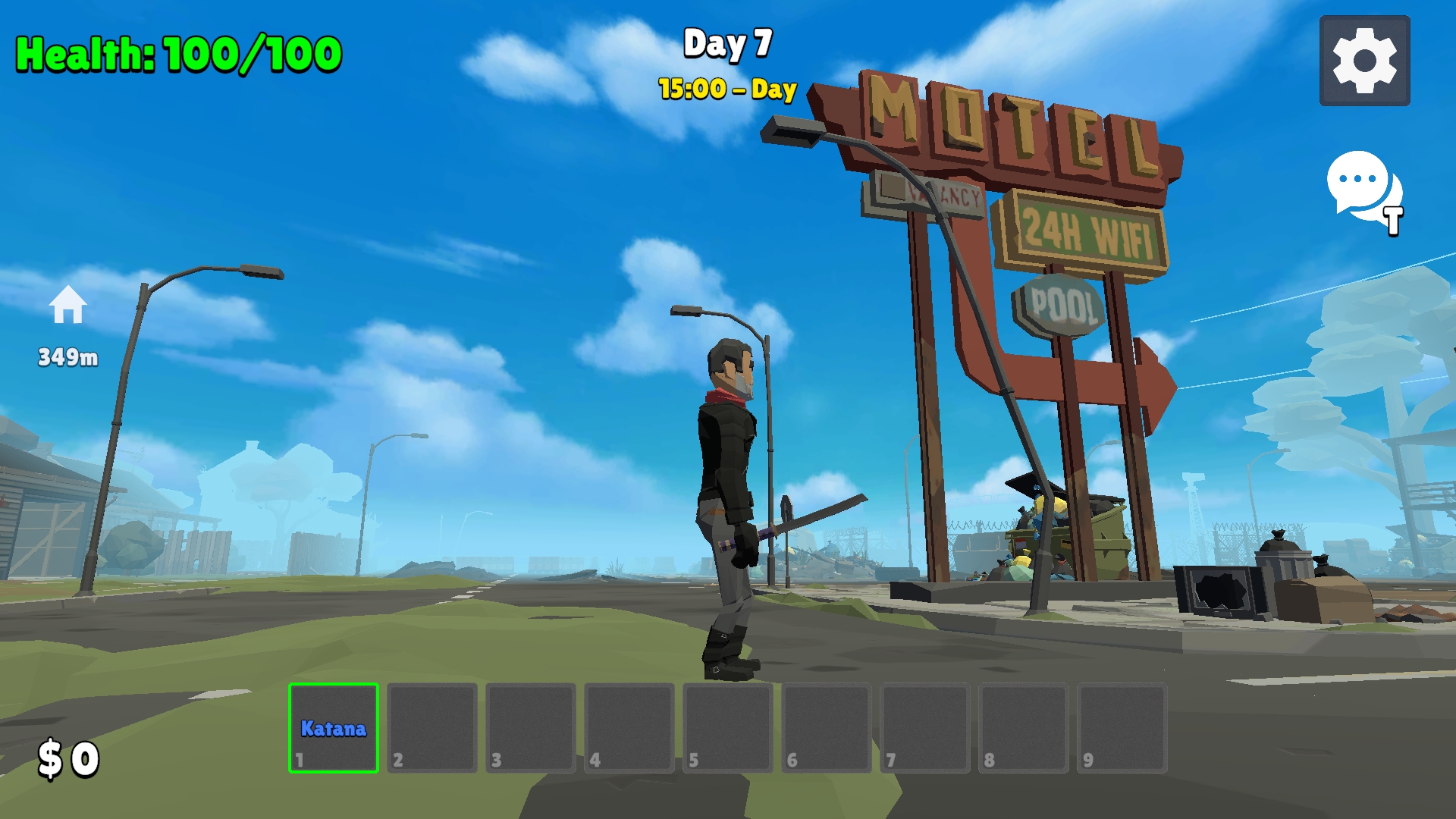This screenshot has width=1456, height=819.
Task: Open the settings gear menu
Action: point(1363,58)
